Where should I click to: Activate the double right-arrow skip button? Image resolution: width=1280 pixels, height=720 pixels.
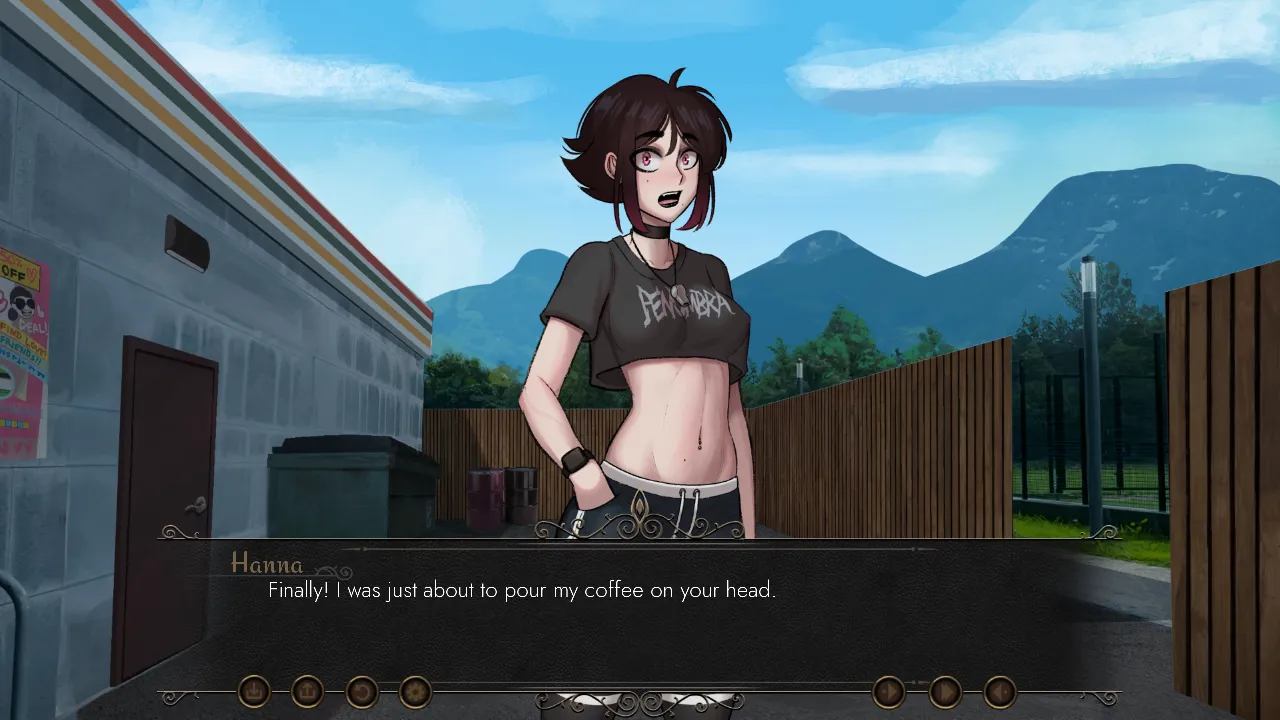coord(945,691)
